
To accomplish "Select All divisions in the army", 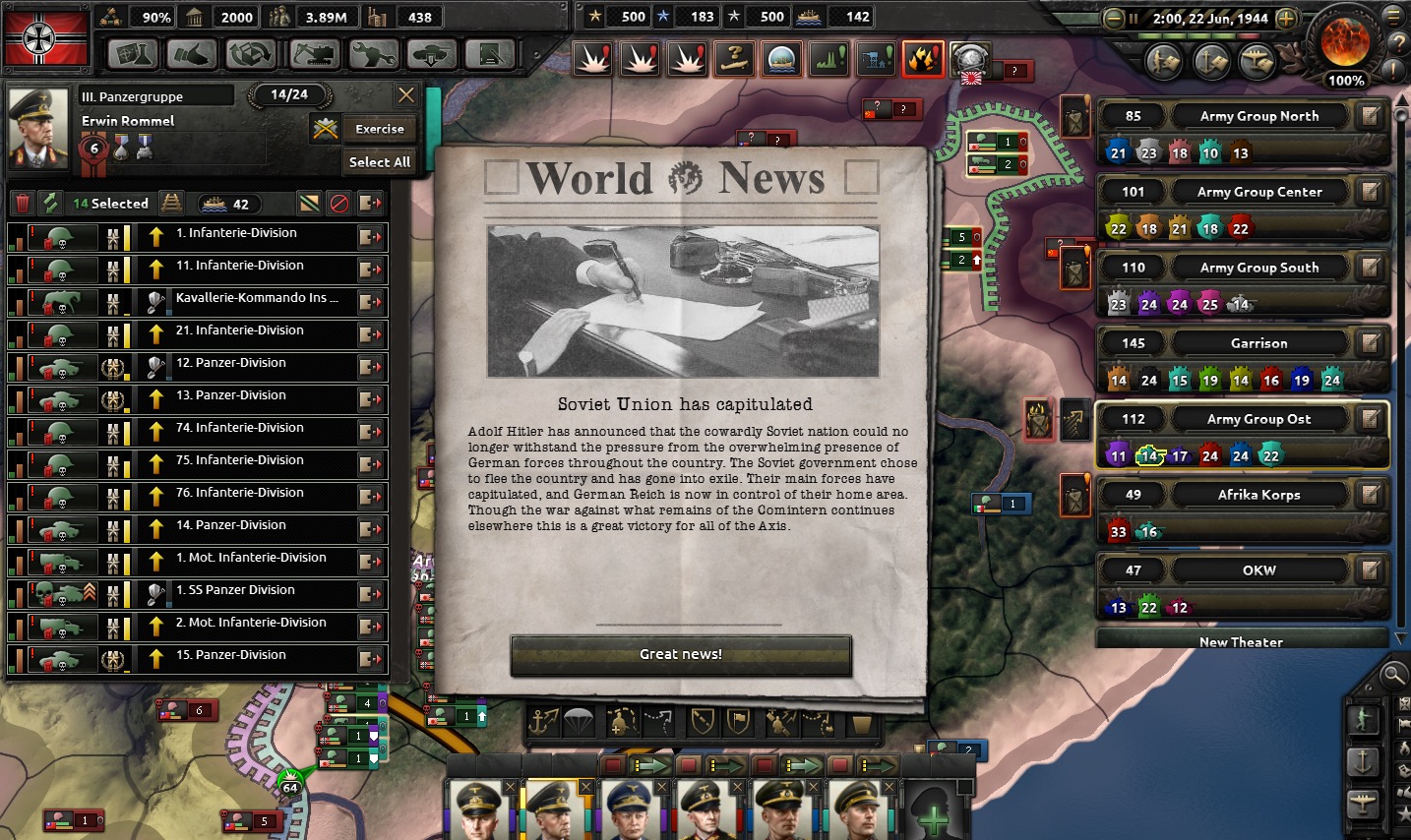I will tap(379, 162).
